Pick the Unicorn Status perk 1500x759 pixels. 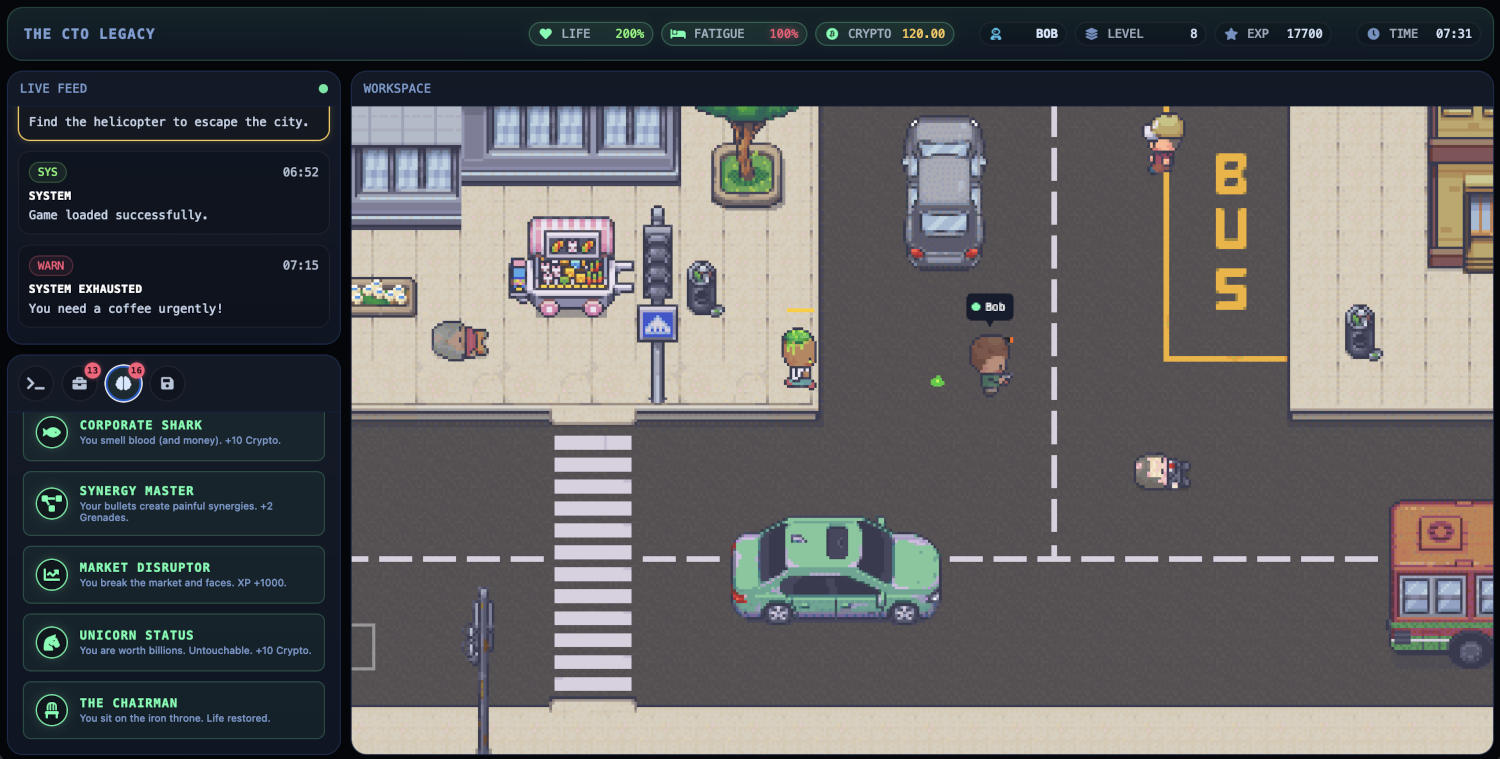174,642
